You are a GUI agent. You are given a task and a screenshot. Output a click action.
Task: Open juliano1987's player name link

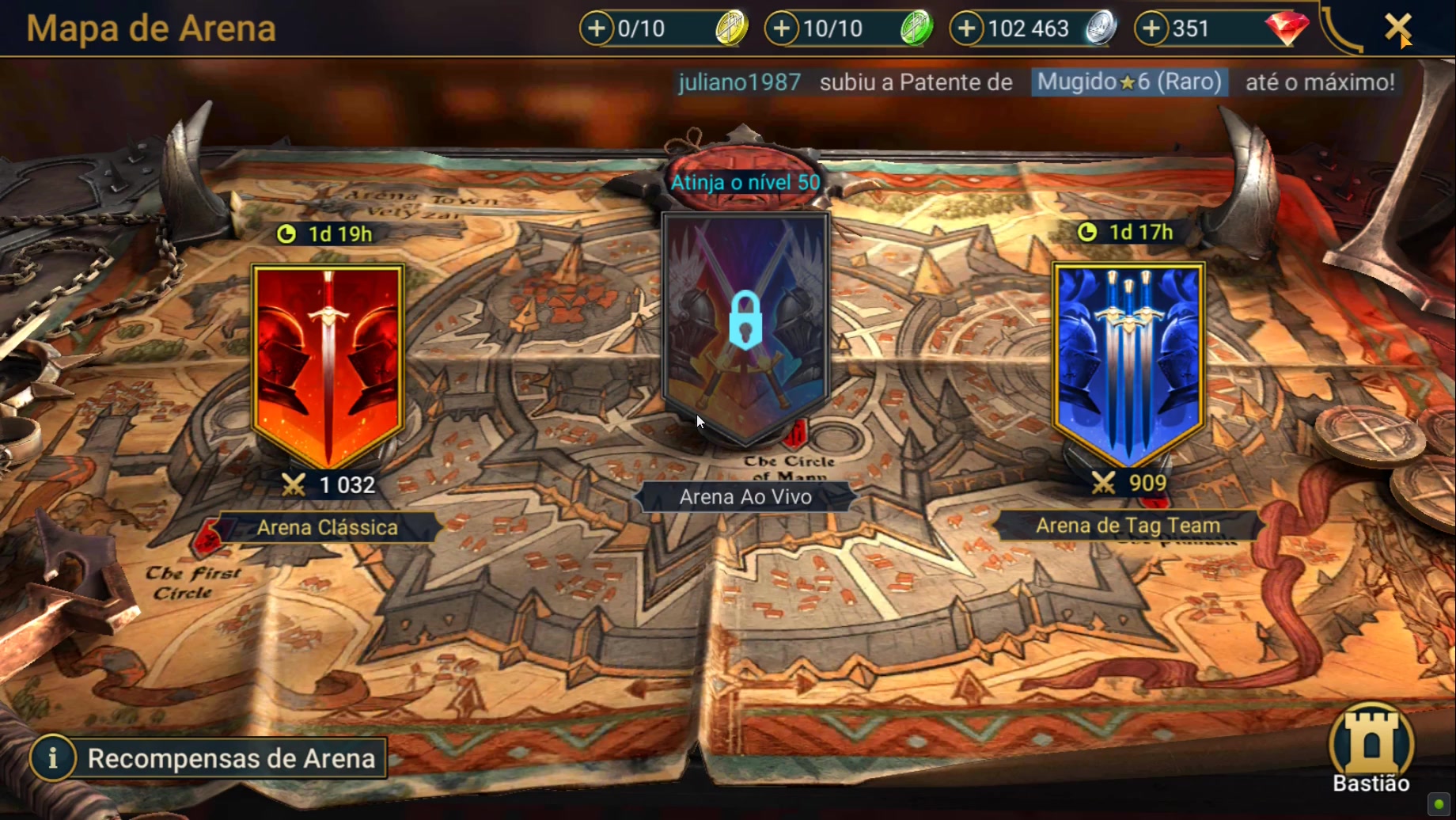coord(739,82)
